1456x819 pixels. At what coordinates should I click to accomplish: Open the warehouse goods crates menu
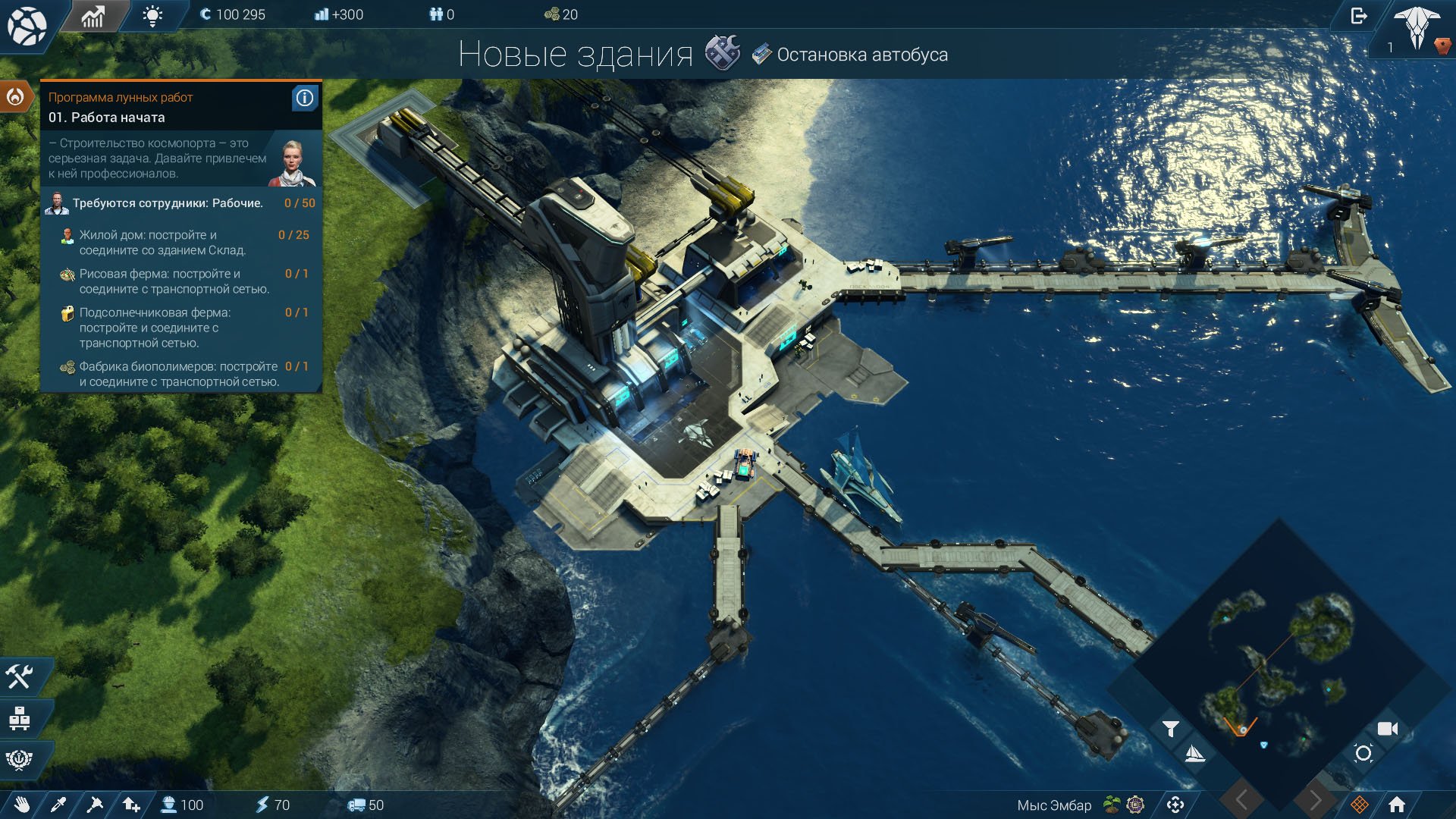pos(20,717)
